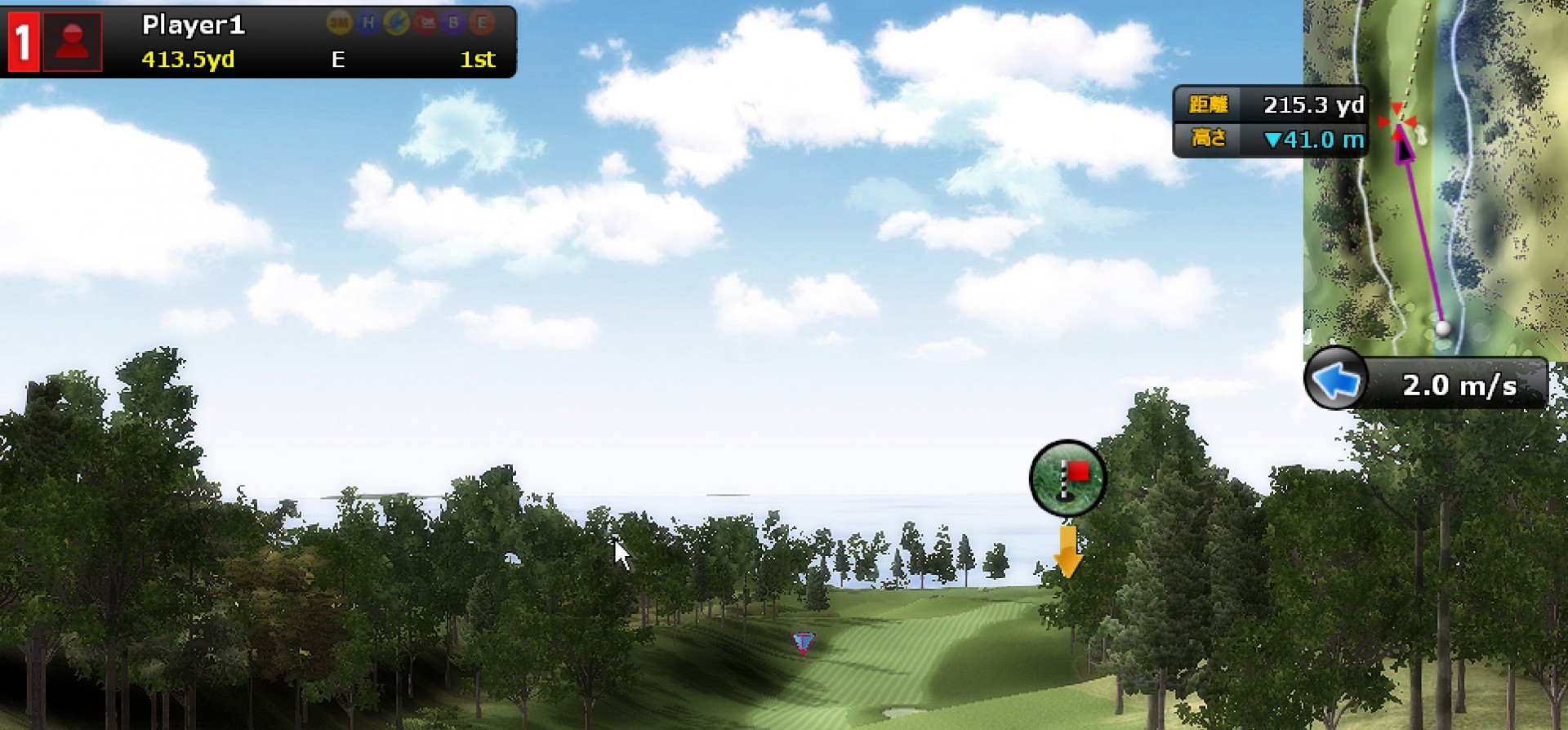Click the Player1 avatar portrait
This screenshot has width=1568, height=730.
[x=72, y=42]
